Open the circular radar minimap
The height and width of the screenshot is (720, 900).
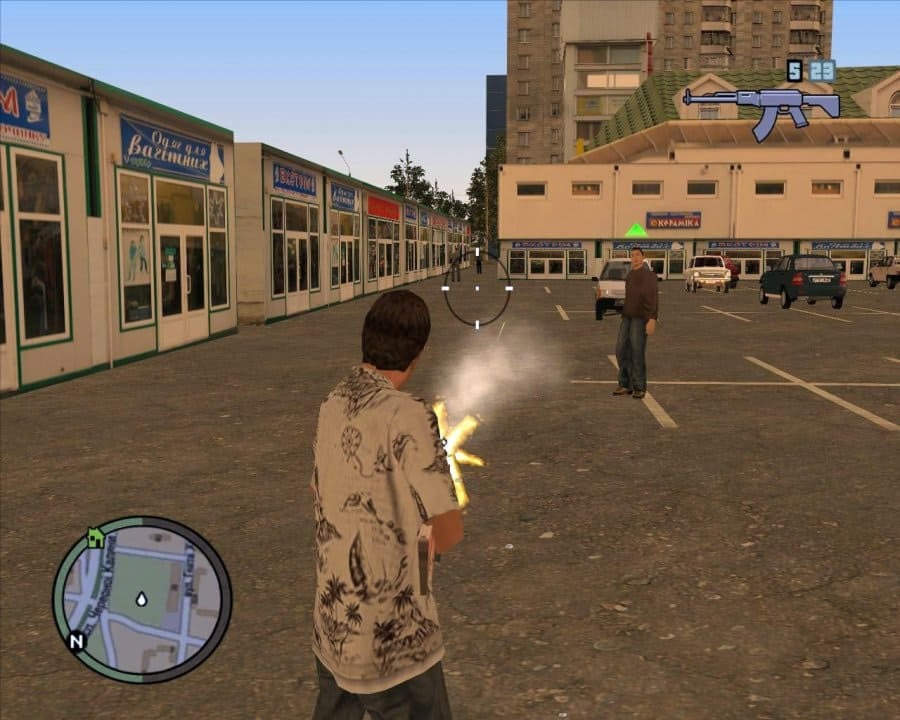(x=142, y=599)
